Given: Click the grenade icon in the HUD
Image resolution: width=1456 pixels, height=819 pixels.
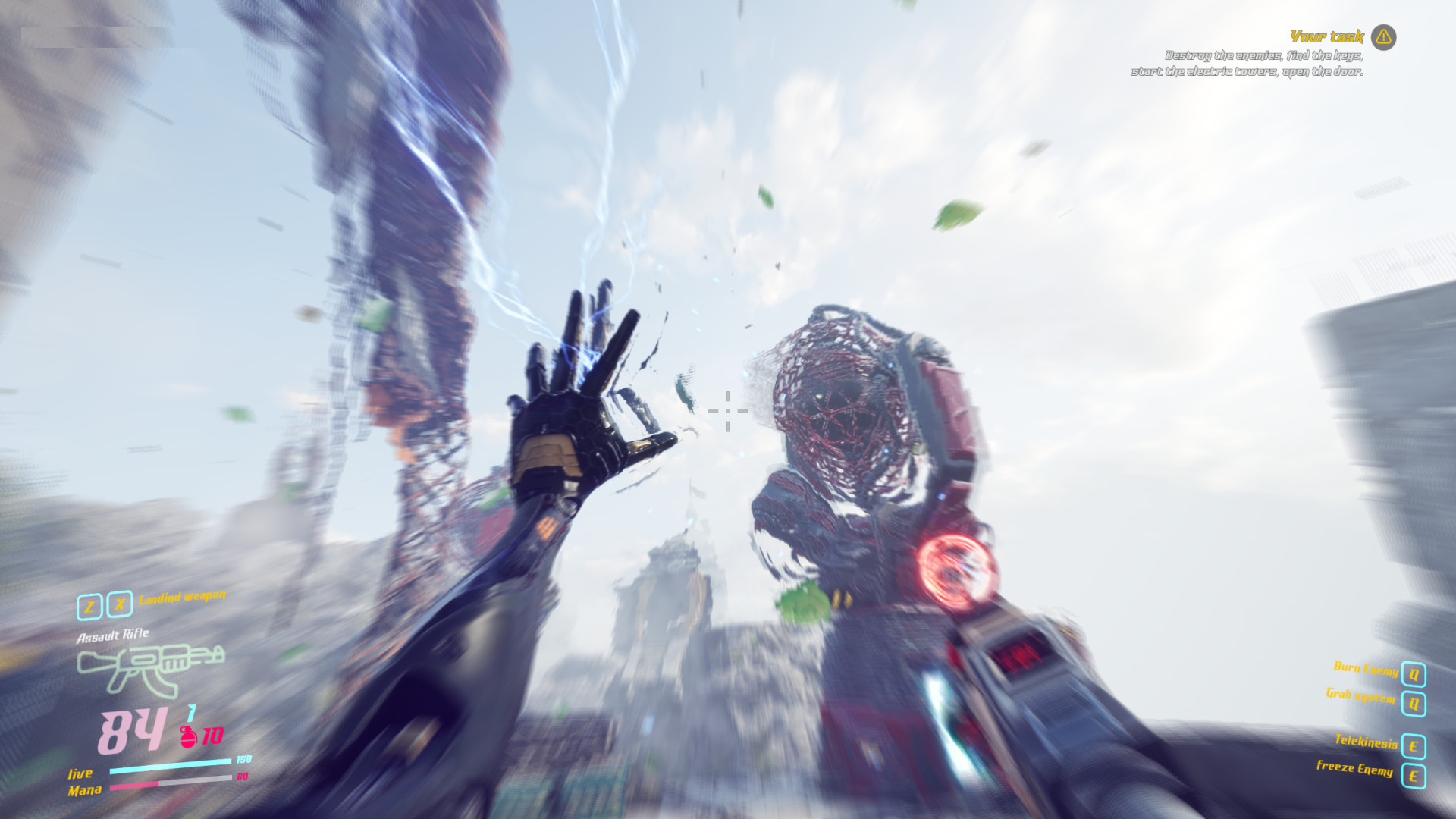Looking at the screenshot, I should tap(186, 736).
